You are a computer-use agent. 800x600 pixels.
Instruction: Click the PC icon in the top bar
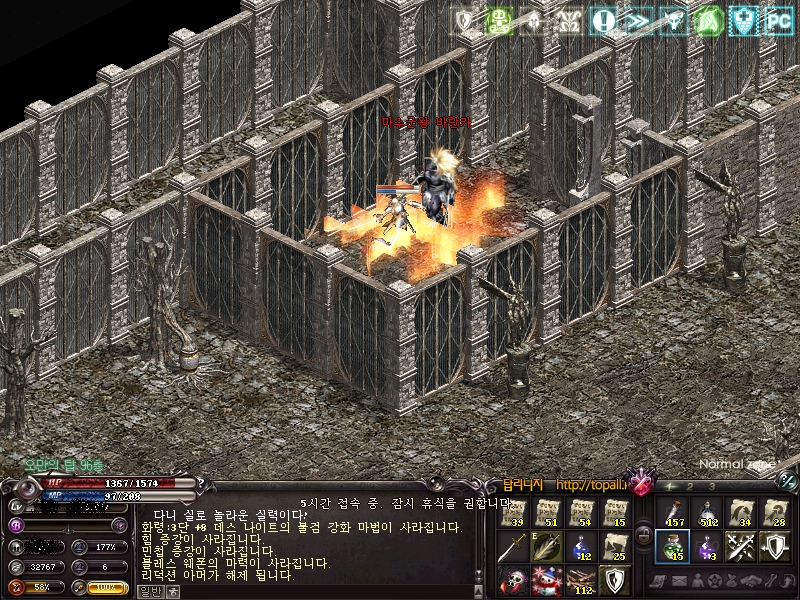coord(777,19)
